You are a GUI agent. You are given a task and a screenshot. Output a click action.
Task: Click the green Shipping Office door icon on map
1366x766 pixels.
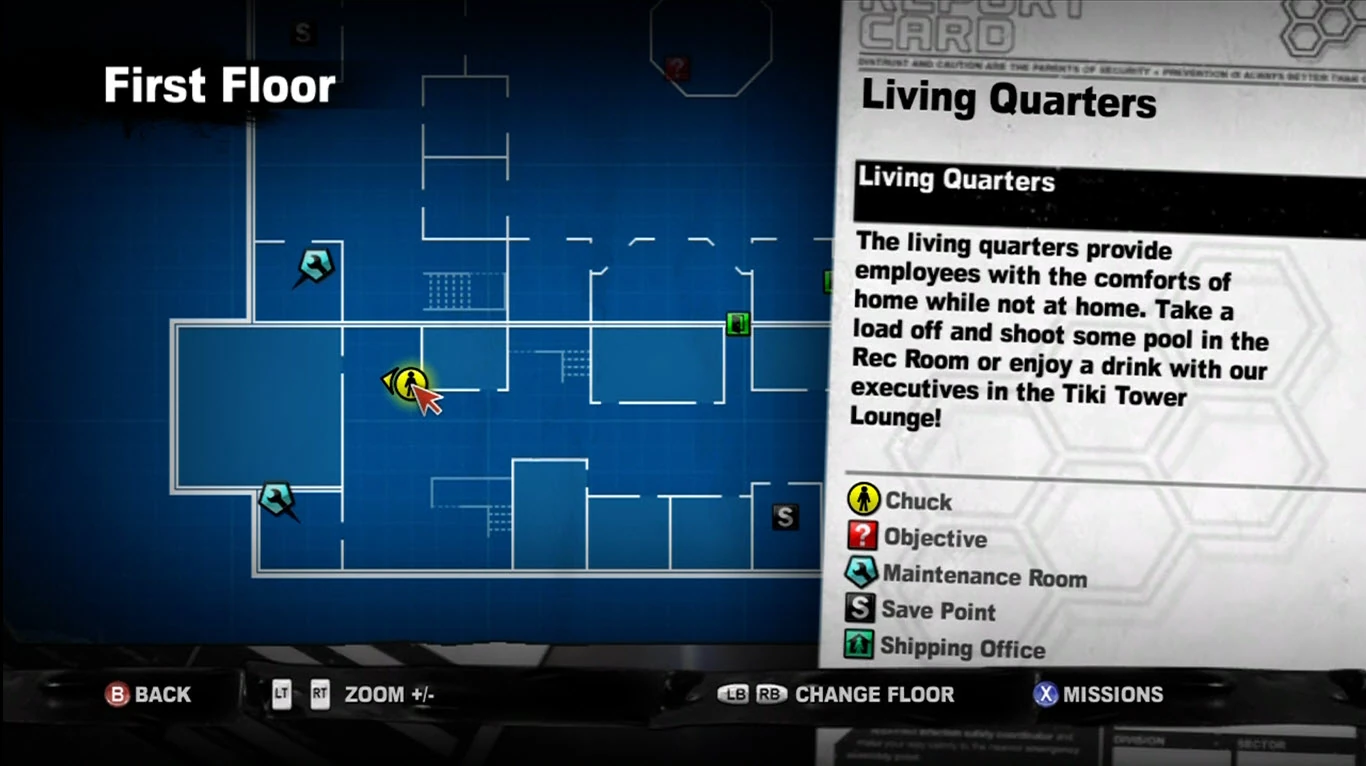click(738, 324)
